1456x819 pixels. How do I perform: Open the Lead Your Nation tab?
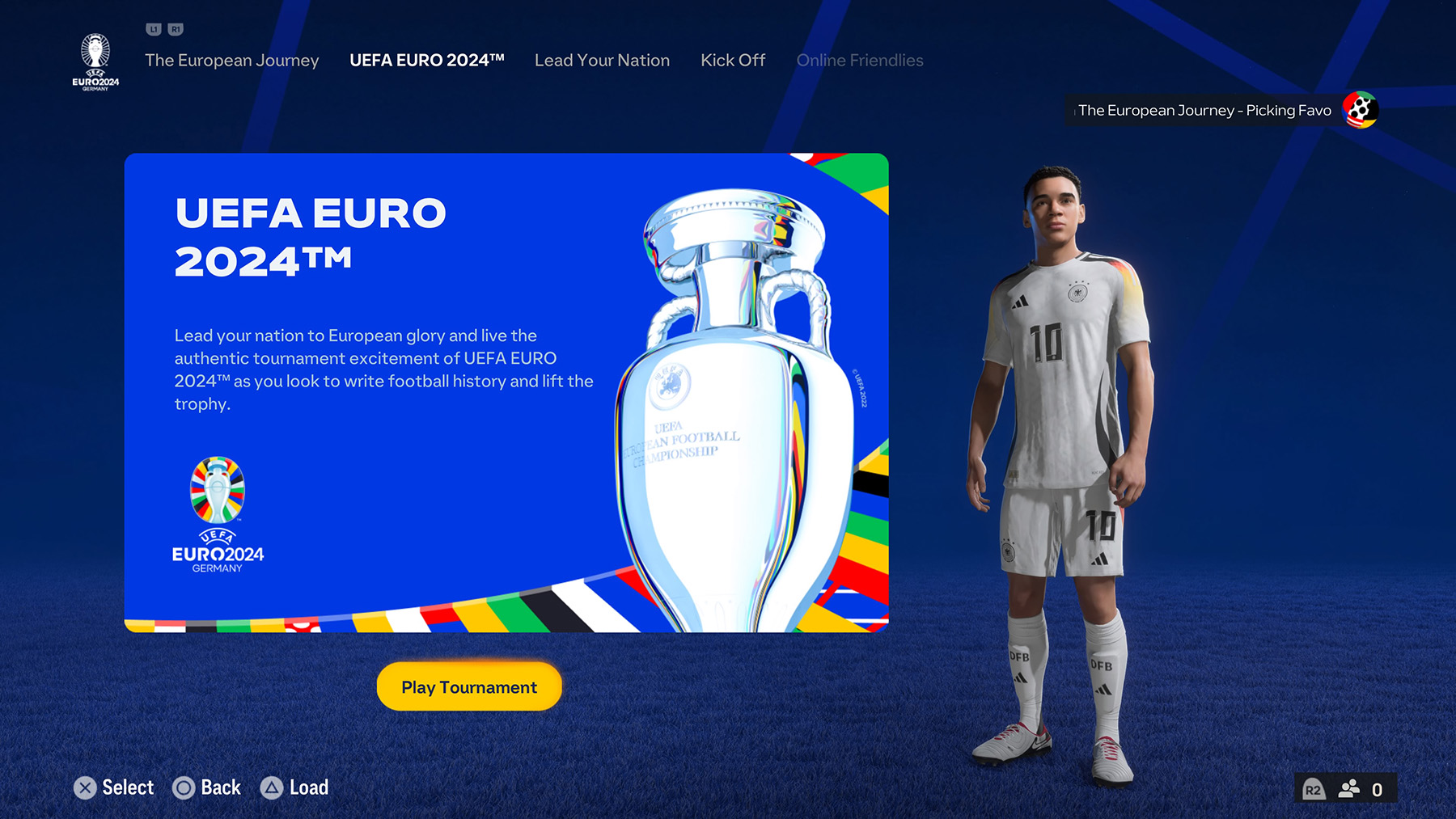(602, 60)
